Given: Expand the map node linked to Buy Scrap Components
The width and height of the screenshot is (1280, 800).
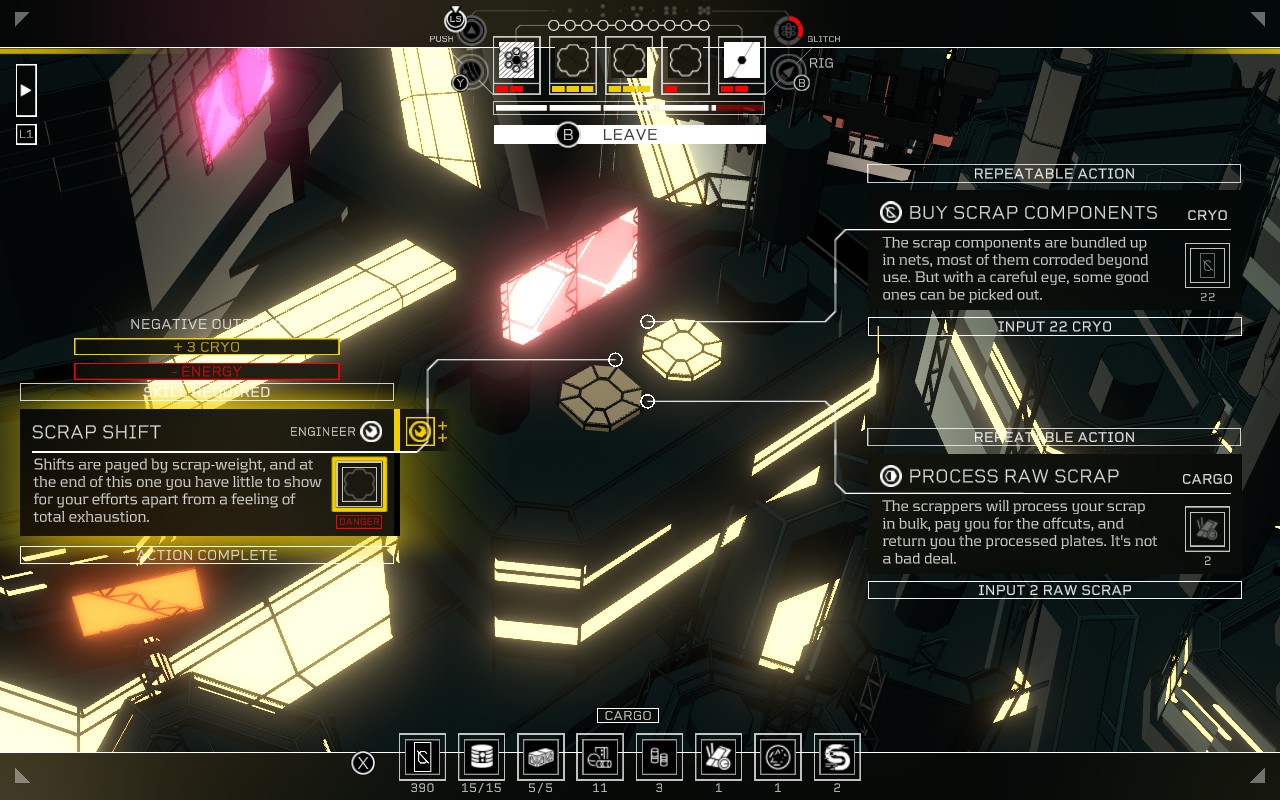Looking at the screenshot, I should tap(646, 322).
